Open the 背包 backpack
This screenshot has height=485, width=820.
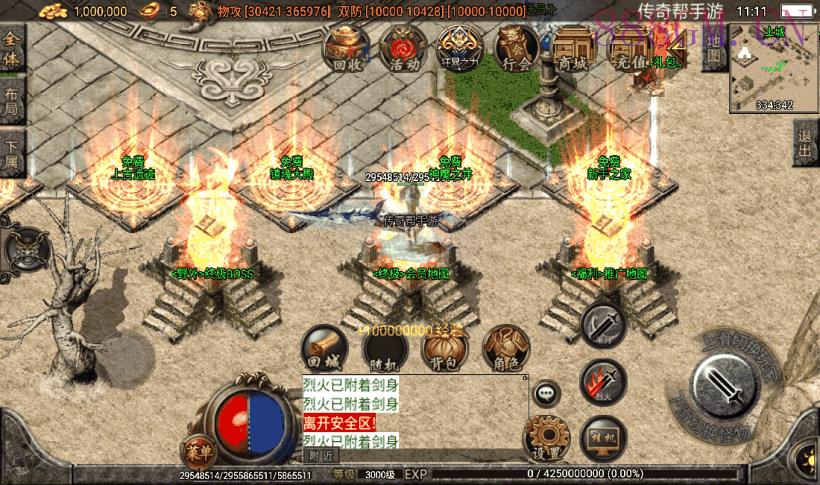[446, 349]
